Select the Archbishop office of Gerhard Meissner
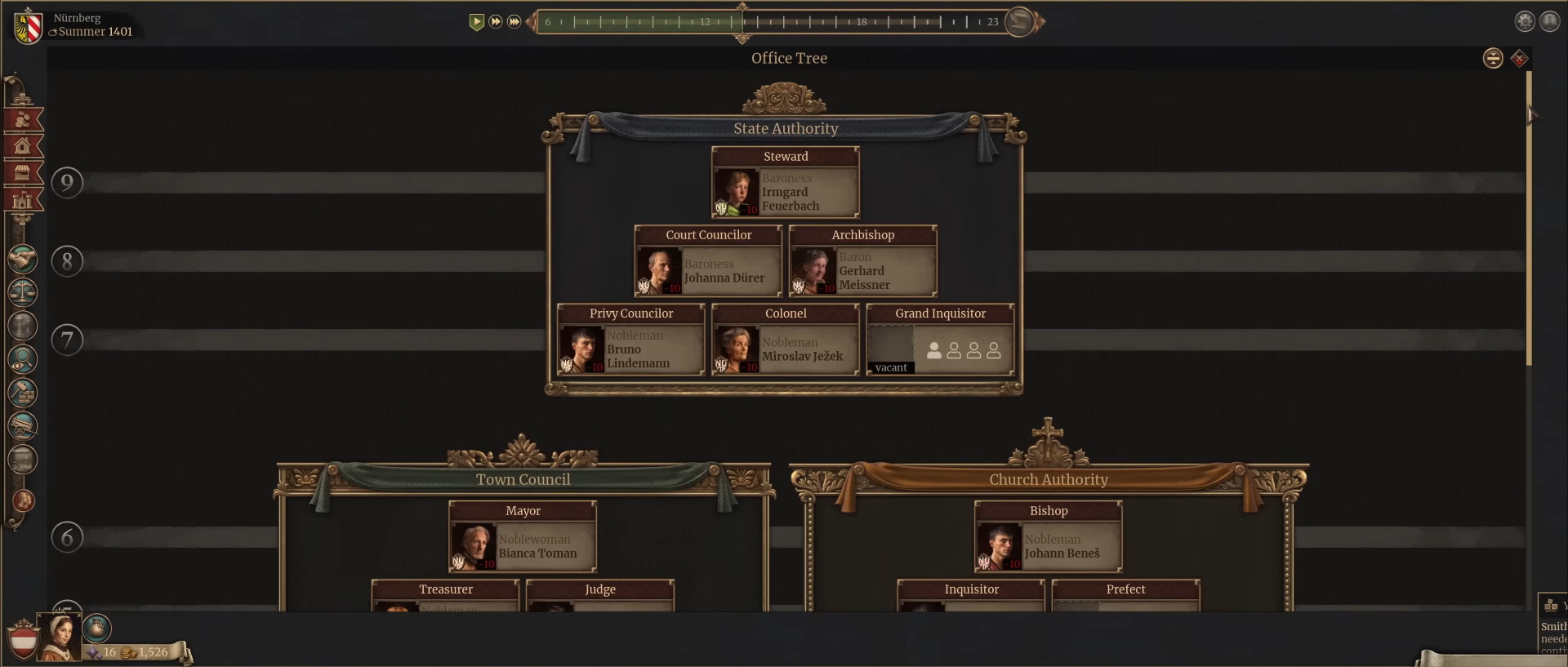Image resolution: width=1568 pixels, height=667 pixels. tap(862, 261)
